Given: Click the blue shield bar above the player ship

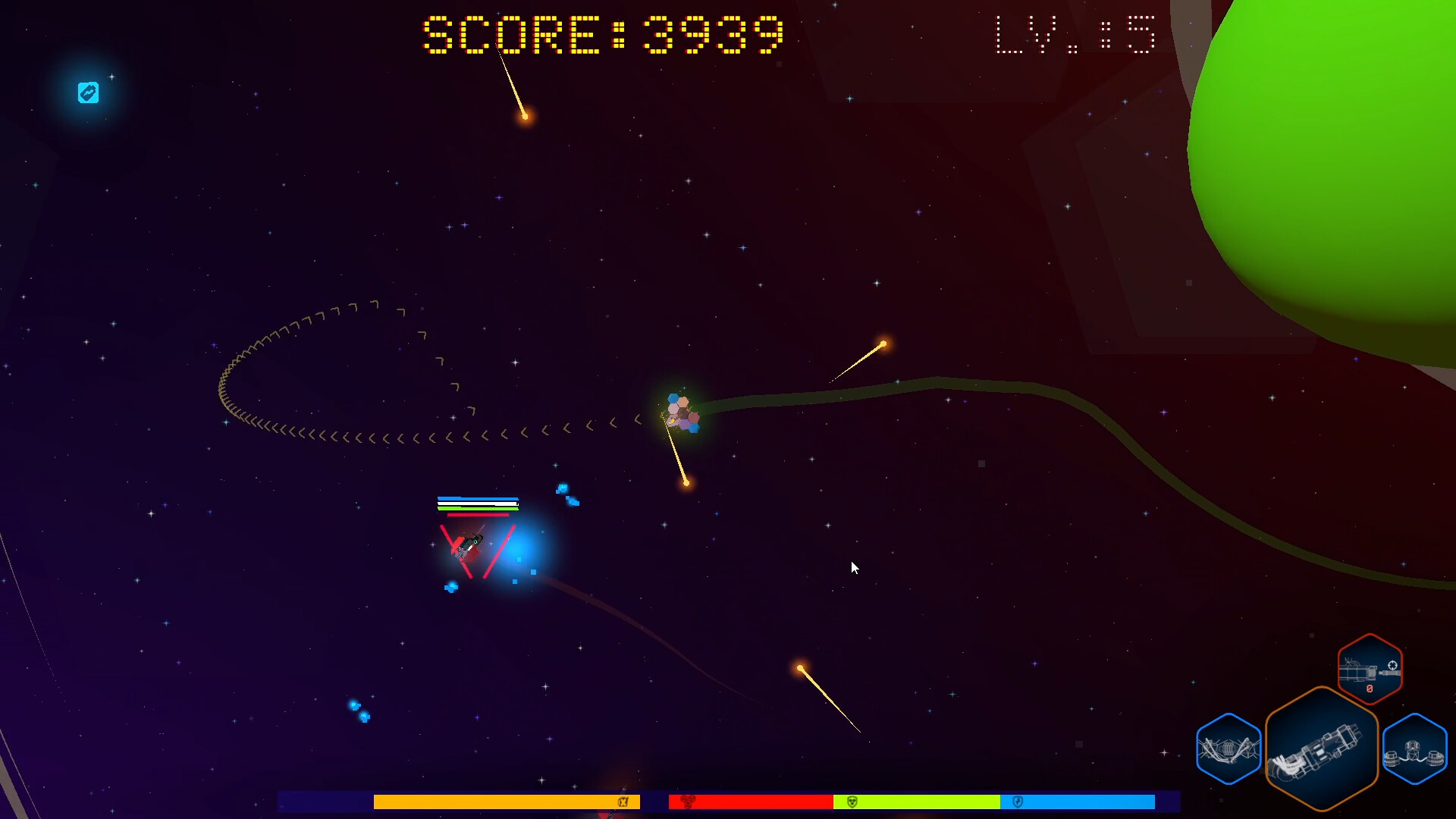Looking at the screenshot, I should tap(478, 498).
